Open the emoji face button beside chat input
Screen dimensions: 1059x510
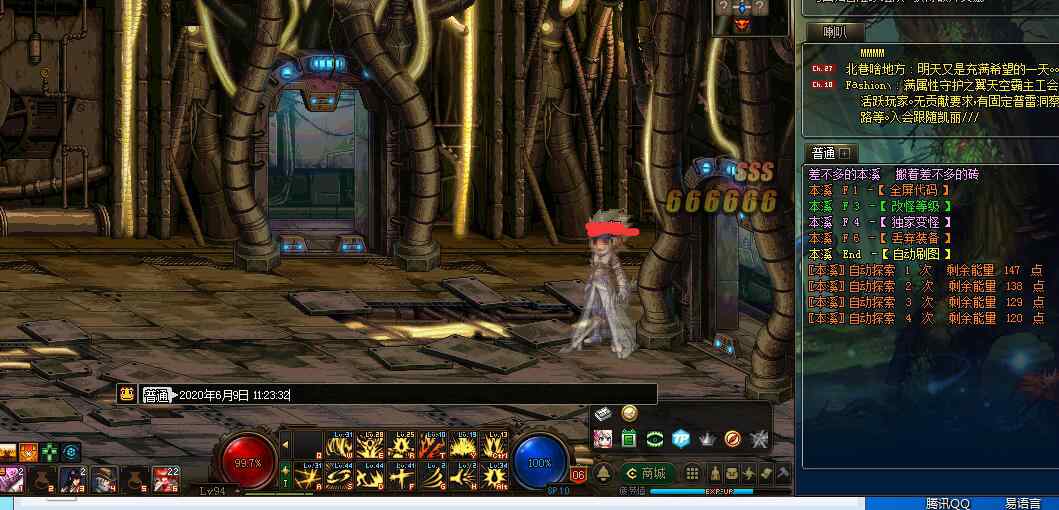[x=126, y=394]
